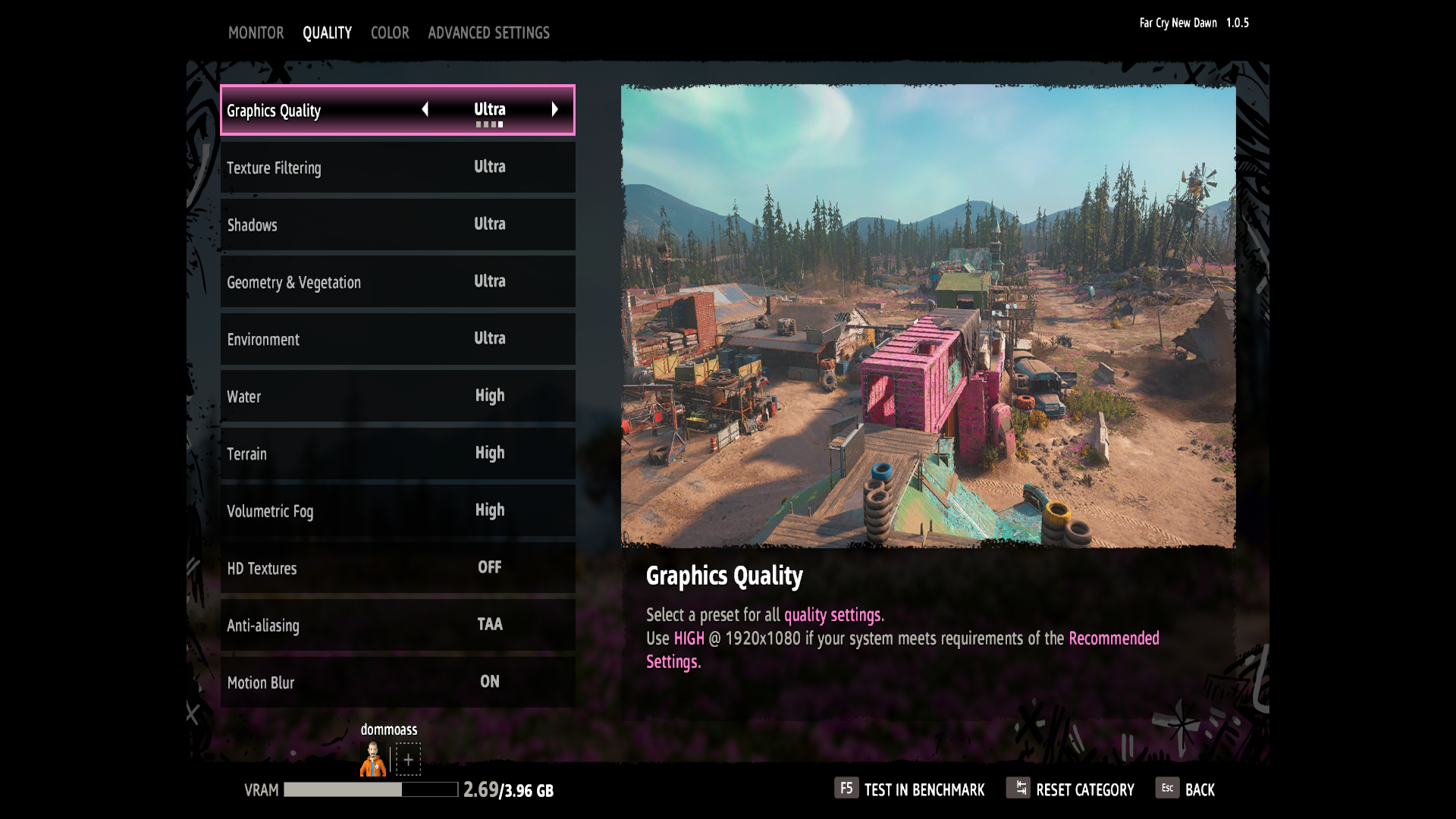Select the Texture Filtering row
The image size is (1456, 819).
click(x=397, y=168)
